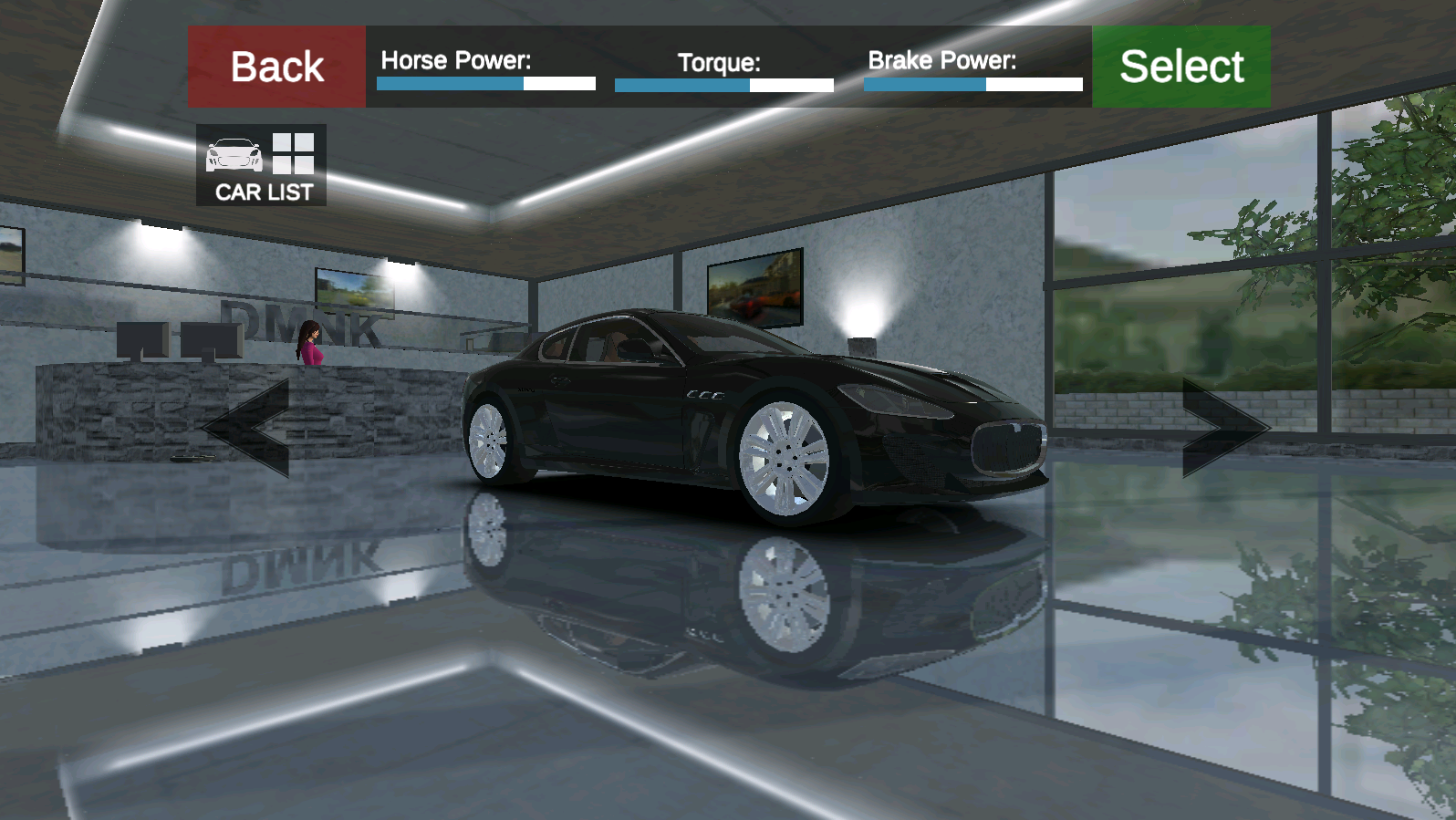The height and width of the screenshot is (820, 1456).
Task: Go back with the red Back button
Action: click(277, 67)
